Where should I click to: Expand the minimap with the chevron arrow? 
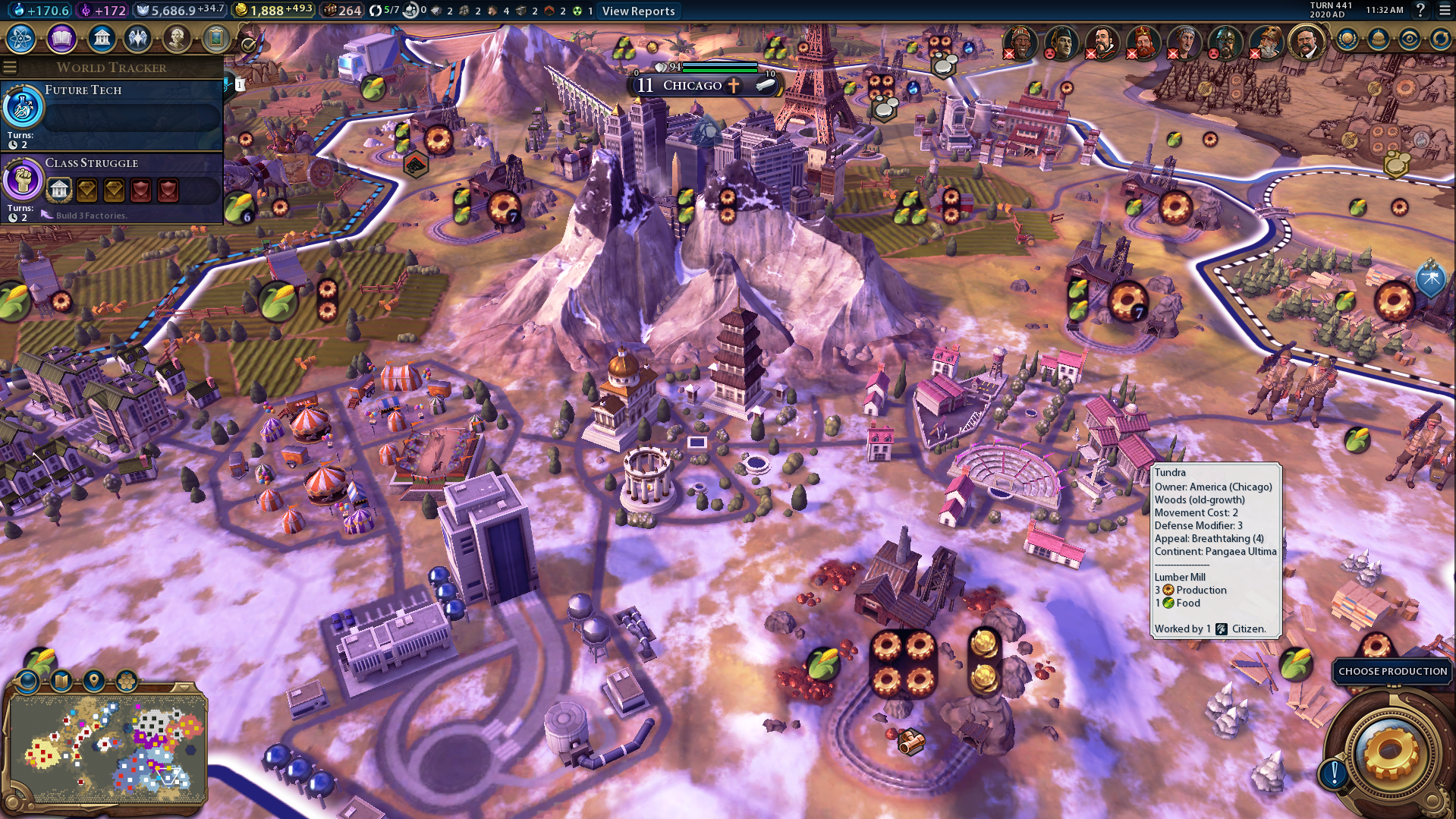click(183, 687)
